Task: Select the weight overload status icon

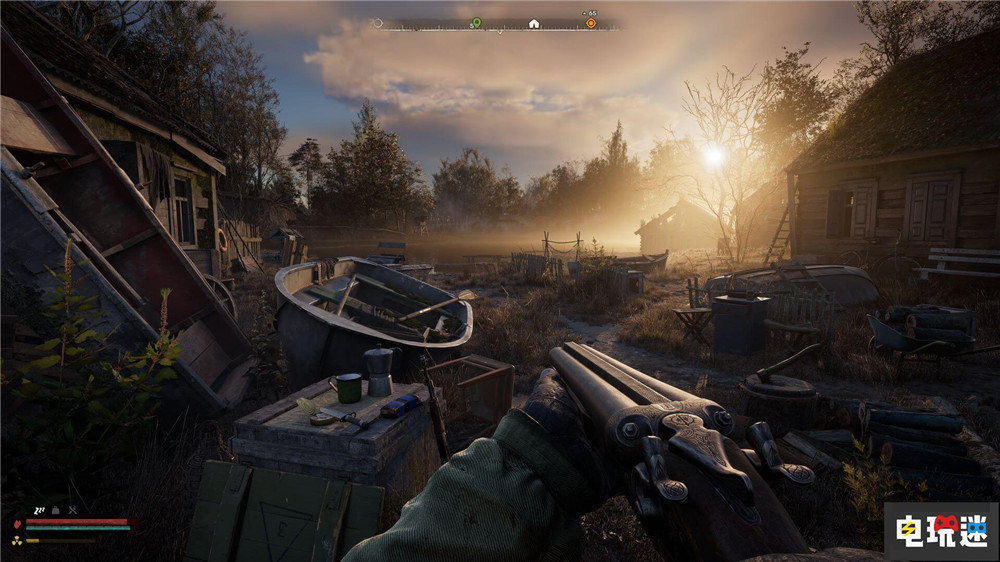Action: tap(57, 509)
